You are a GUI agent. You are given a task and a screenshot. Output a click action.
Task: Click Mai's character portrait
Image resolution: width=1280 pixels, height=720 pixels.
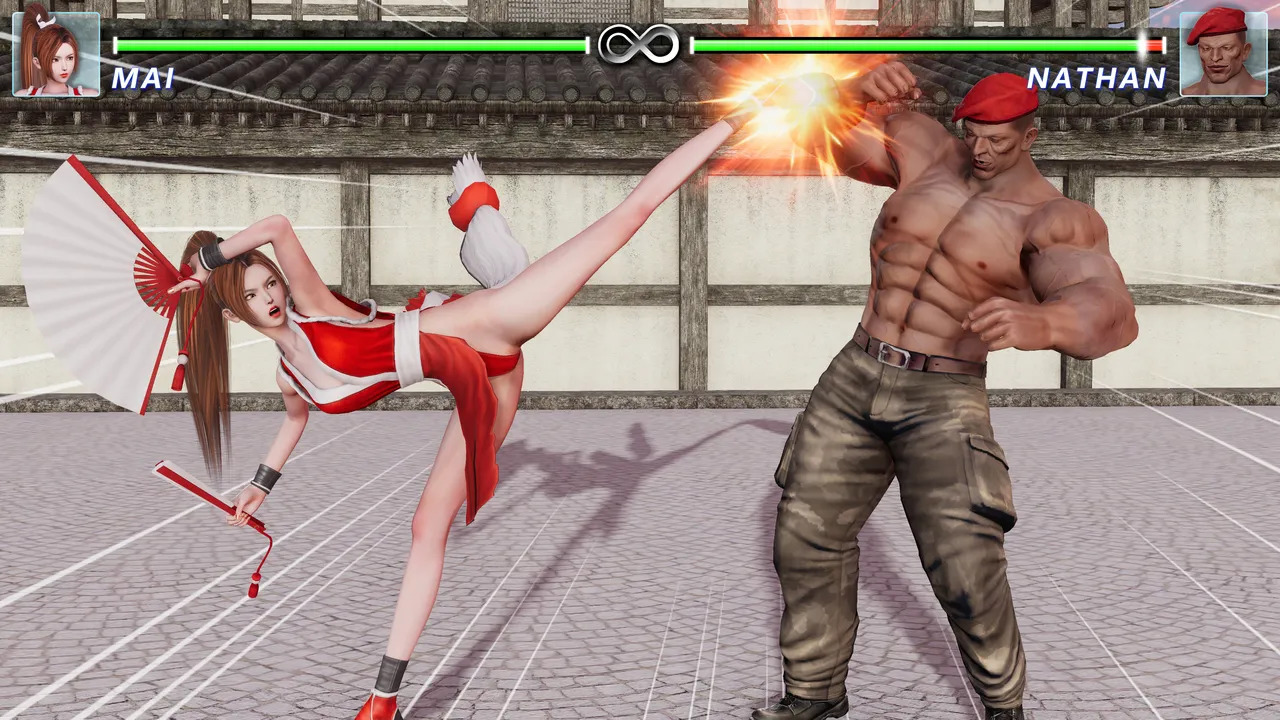[x=56, y=54]
